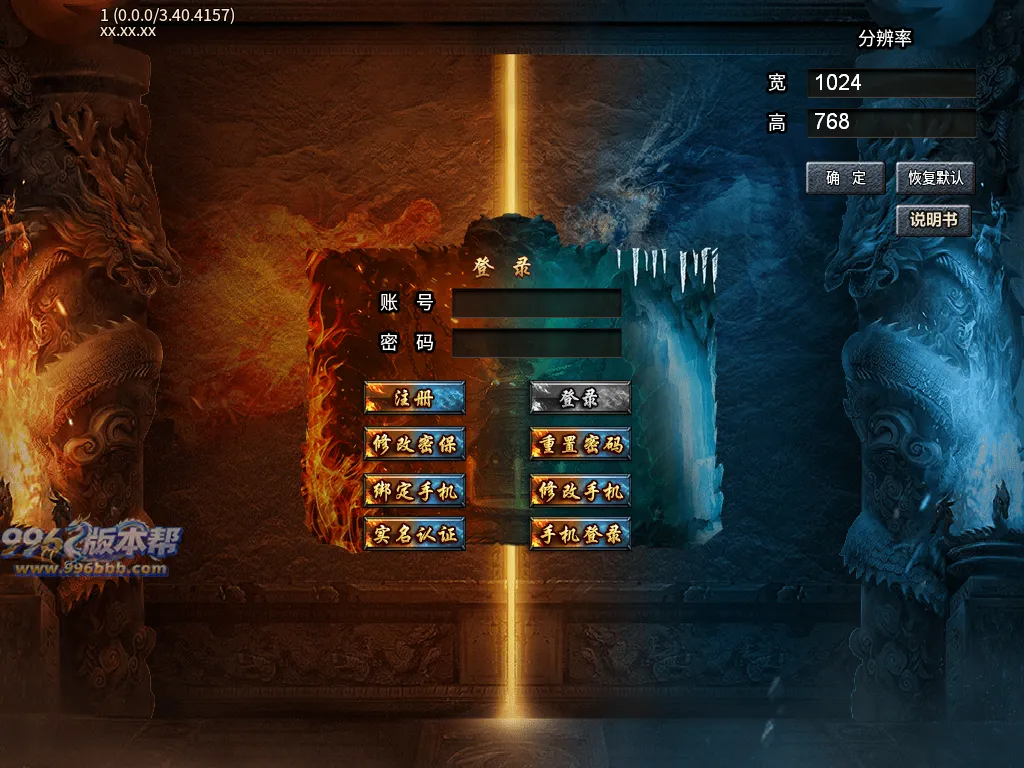
Task: Edit the resolution height field showing 768
Action: 891,123
